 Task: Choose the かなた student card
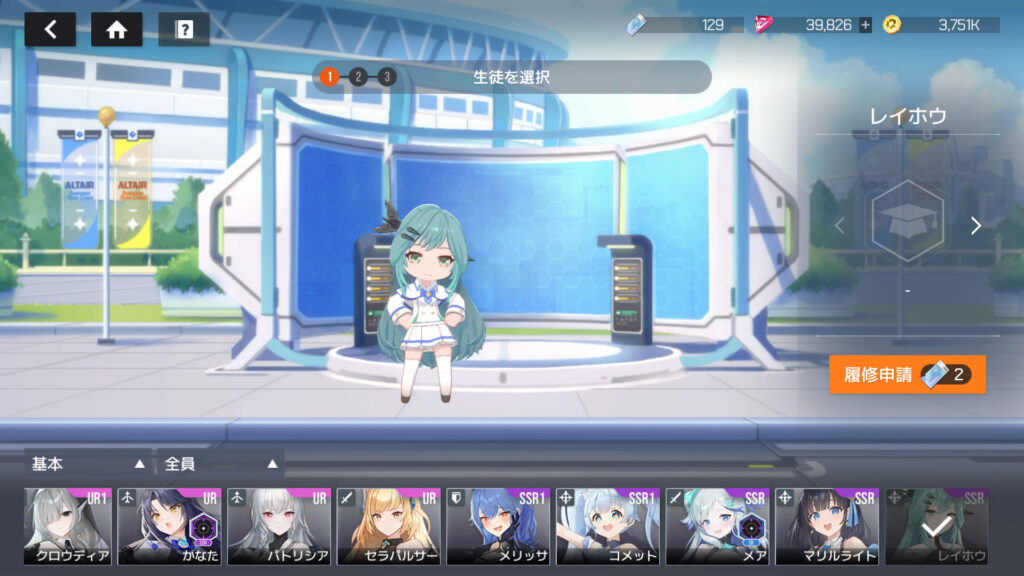[169, 527]
